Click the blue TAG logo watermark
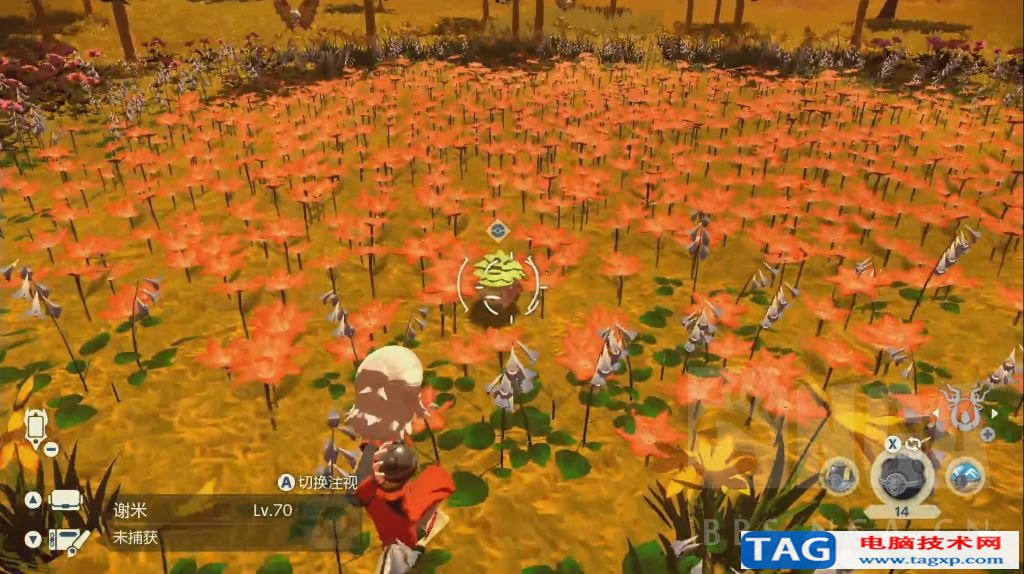Image resolution: width=1024 pixels, height=574 pixels. pos(788,549)
